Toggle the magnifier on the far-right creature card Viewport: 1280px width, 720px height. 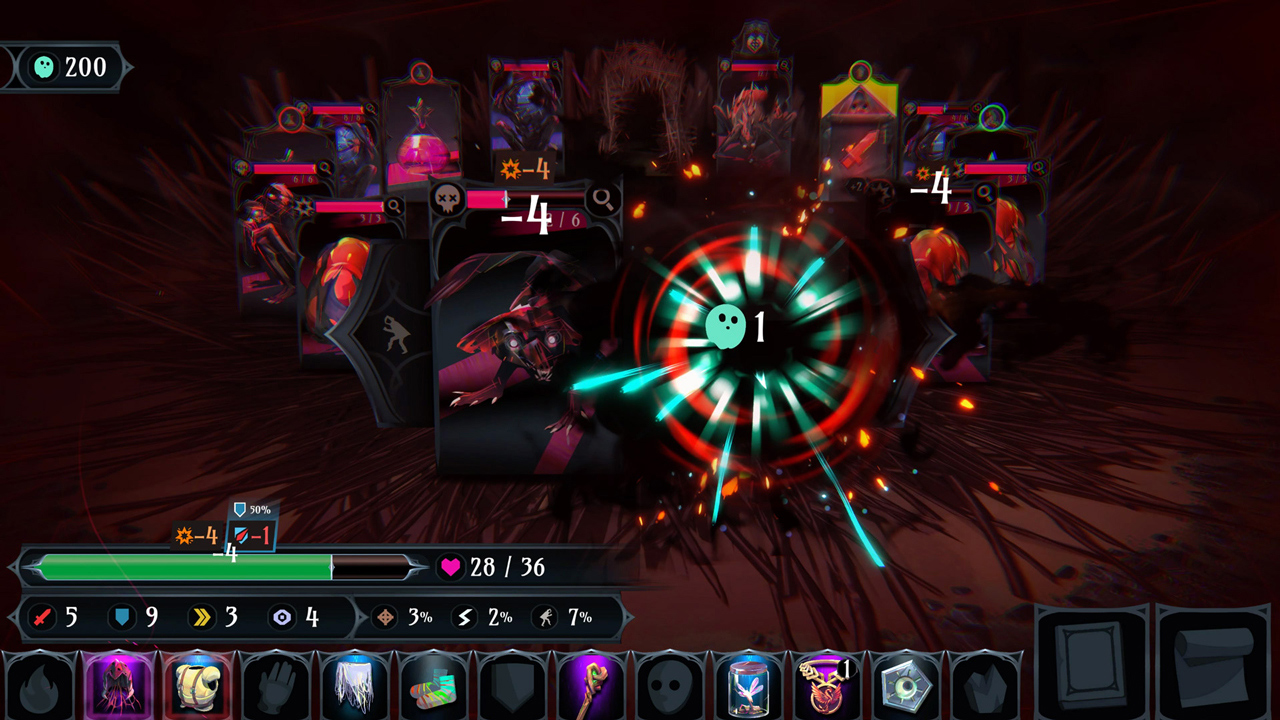1039,168
